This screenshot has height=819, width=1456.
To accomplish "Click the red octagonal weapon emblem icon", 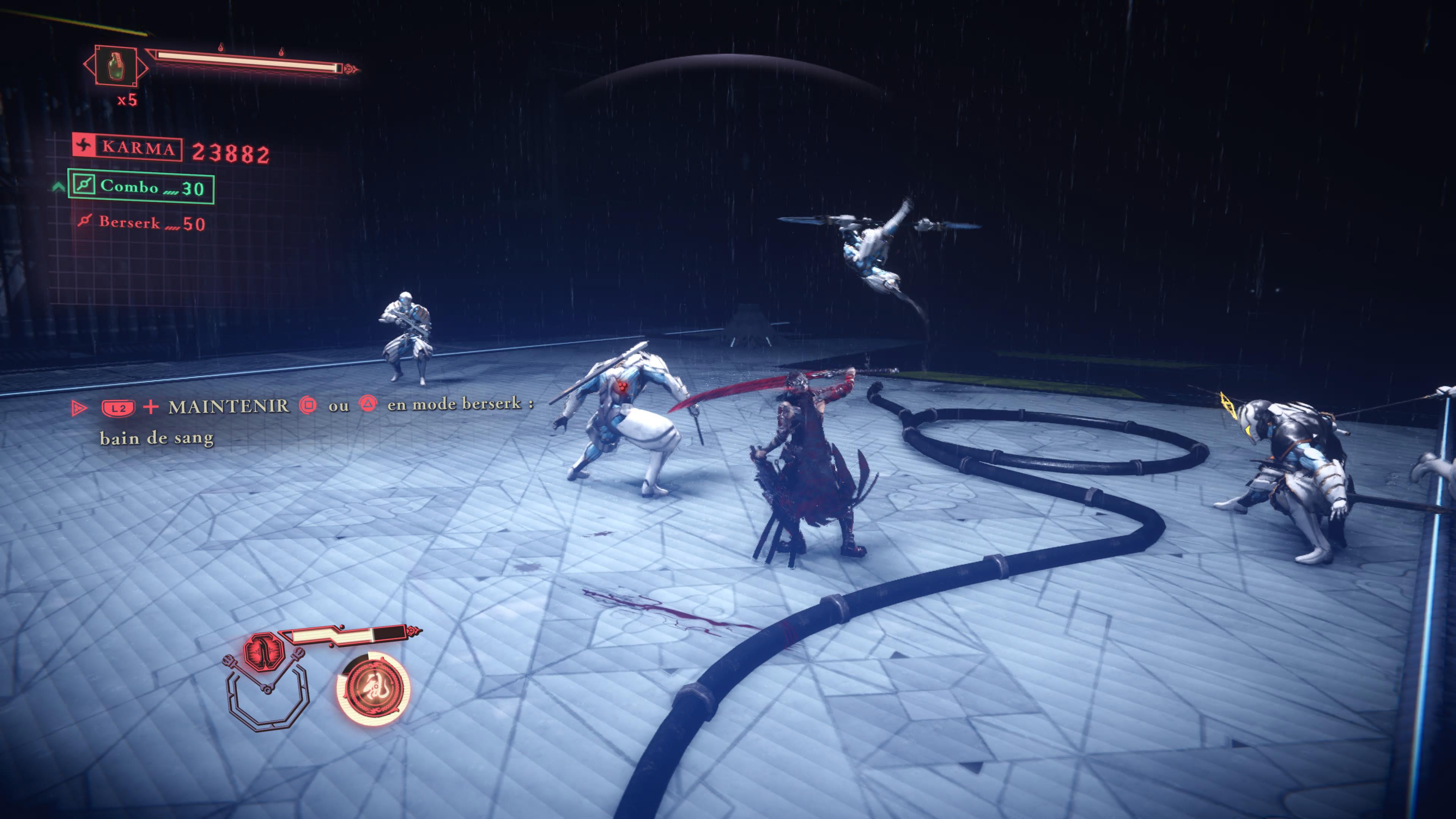I will pos(263,651).
